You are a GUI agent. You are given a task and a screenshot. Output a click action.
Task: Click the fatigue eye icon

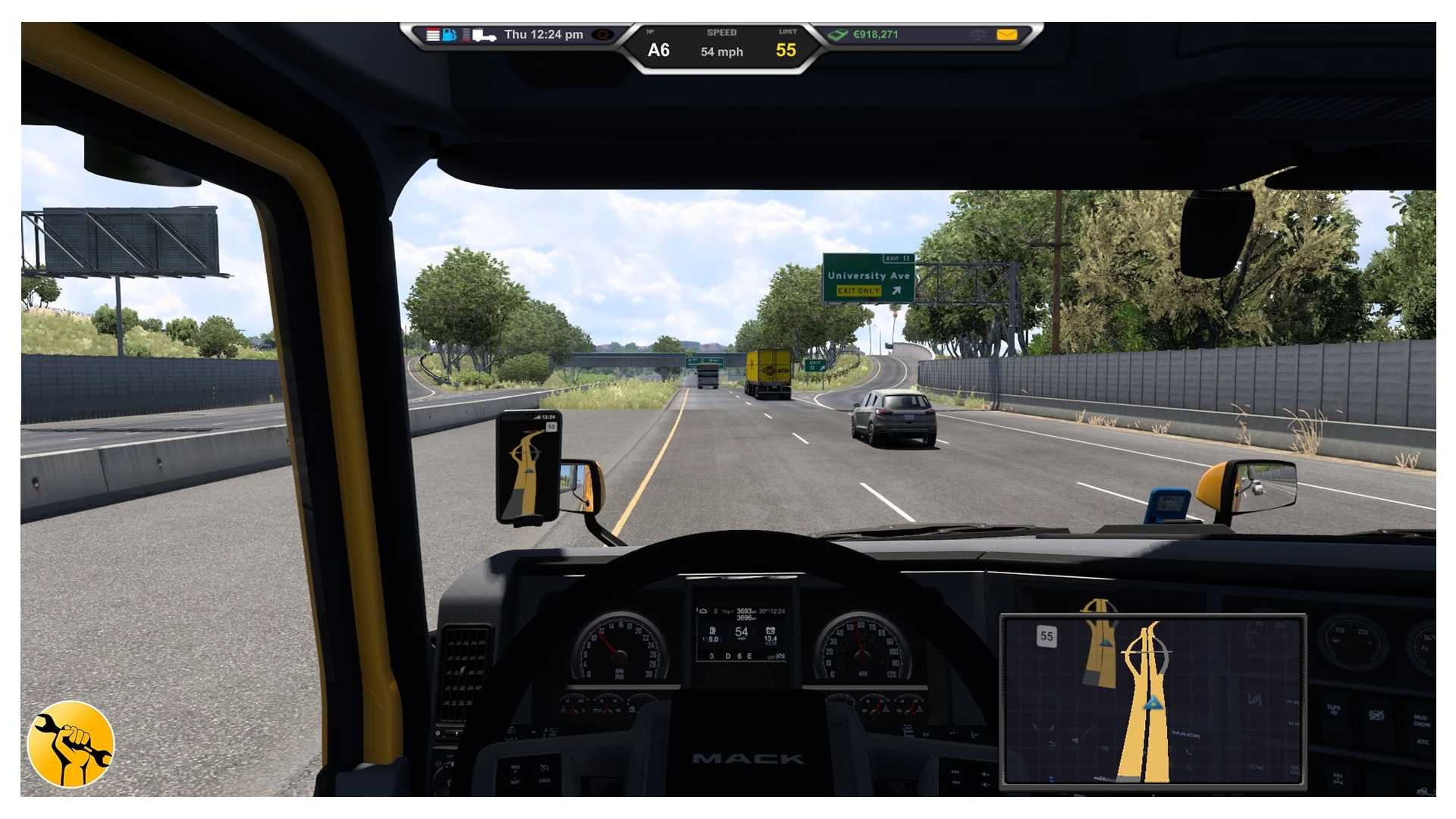pyautogui.click(x=603, y=35)
